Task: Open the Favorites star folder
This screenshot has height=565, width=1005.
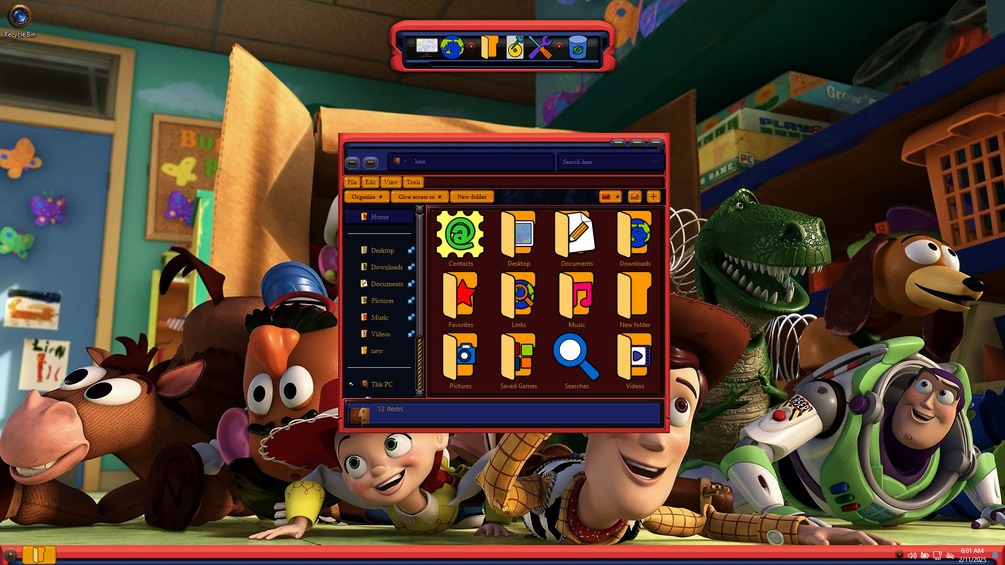Action: [x=460, y=297]
